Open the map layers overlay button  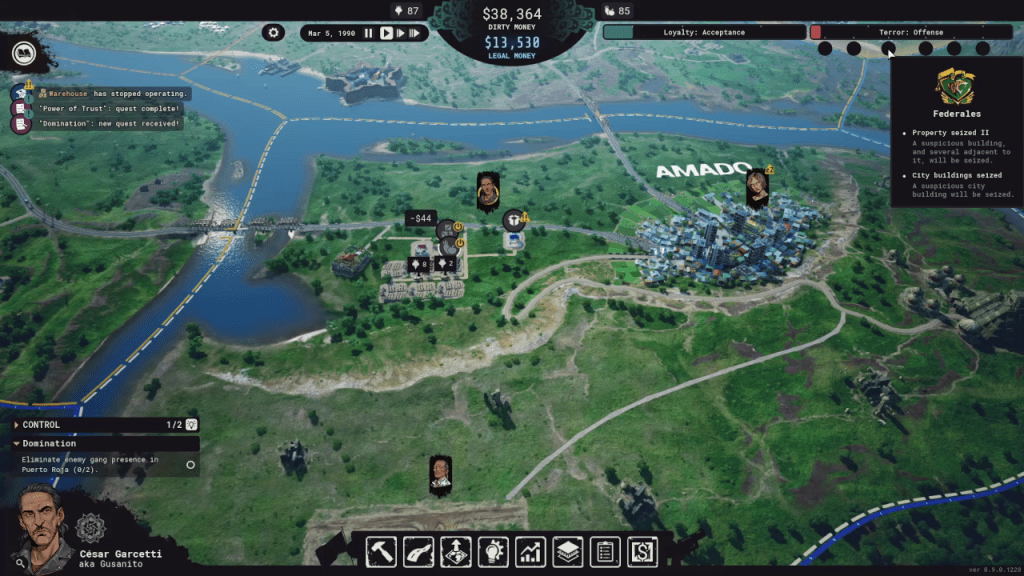click(567, 551)
